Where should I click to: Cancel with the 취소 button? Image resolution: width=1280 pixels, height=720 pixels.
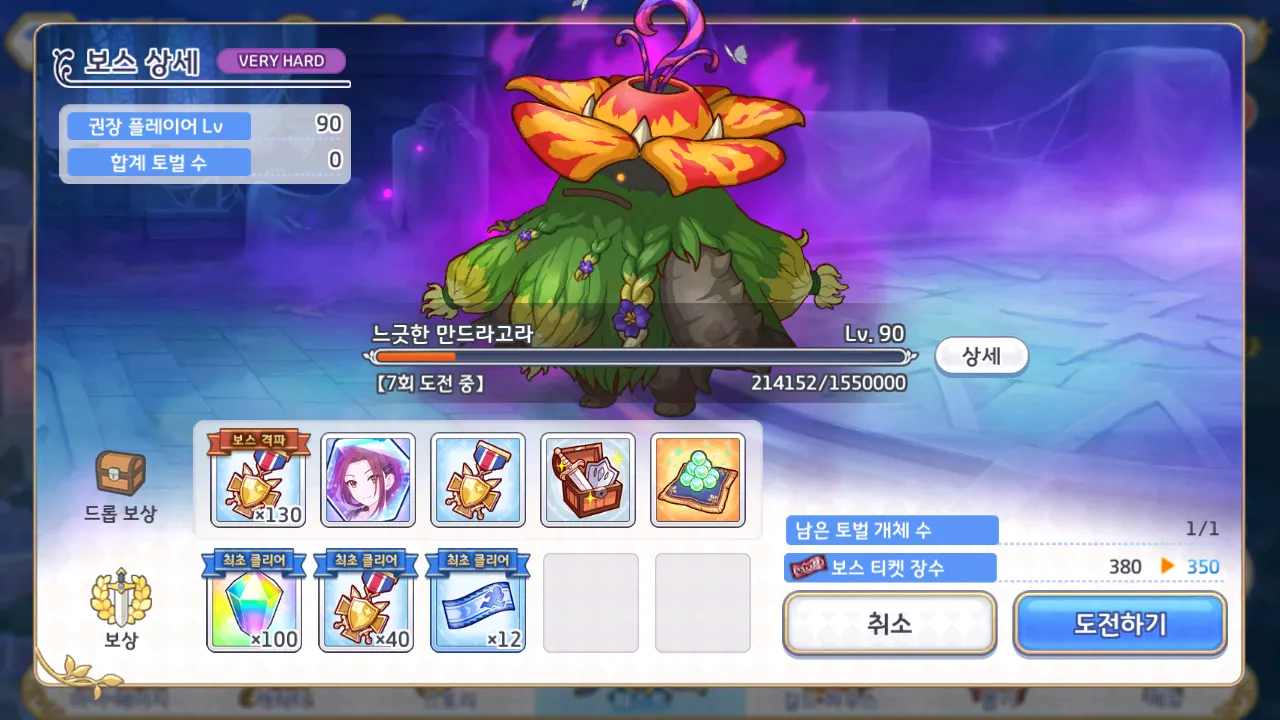point(889,623)
